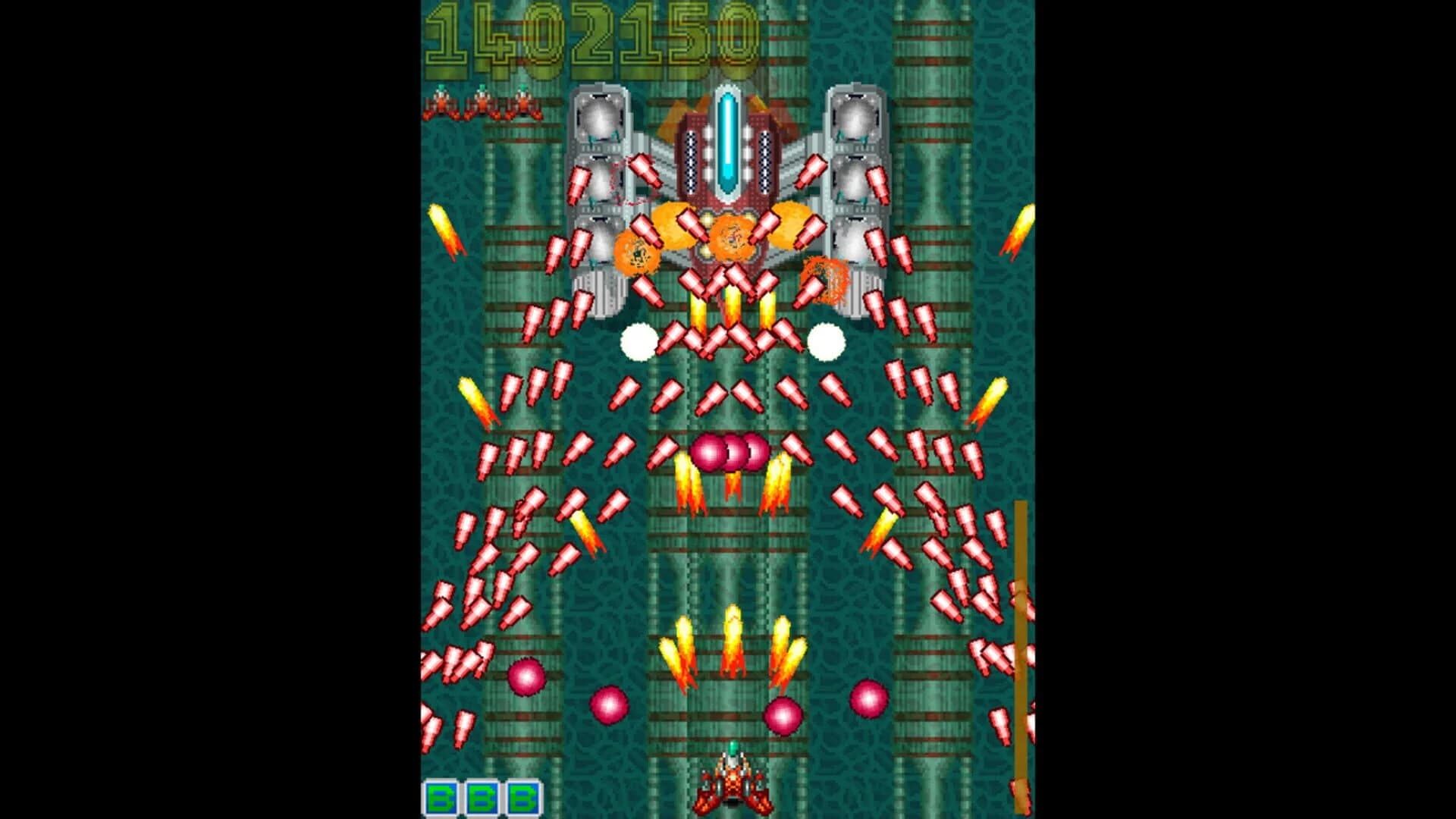Toggle the right white power-up orb
The width and height of the screenshot is (1456, 819).
pos(827,343)
